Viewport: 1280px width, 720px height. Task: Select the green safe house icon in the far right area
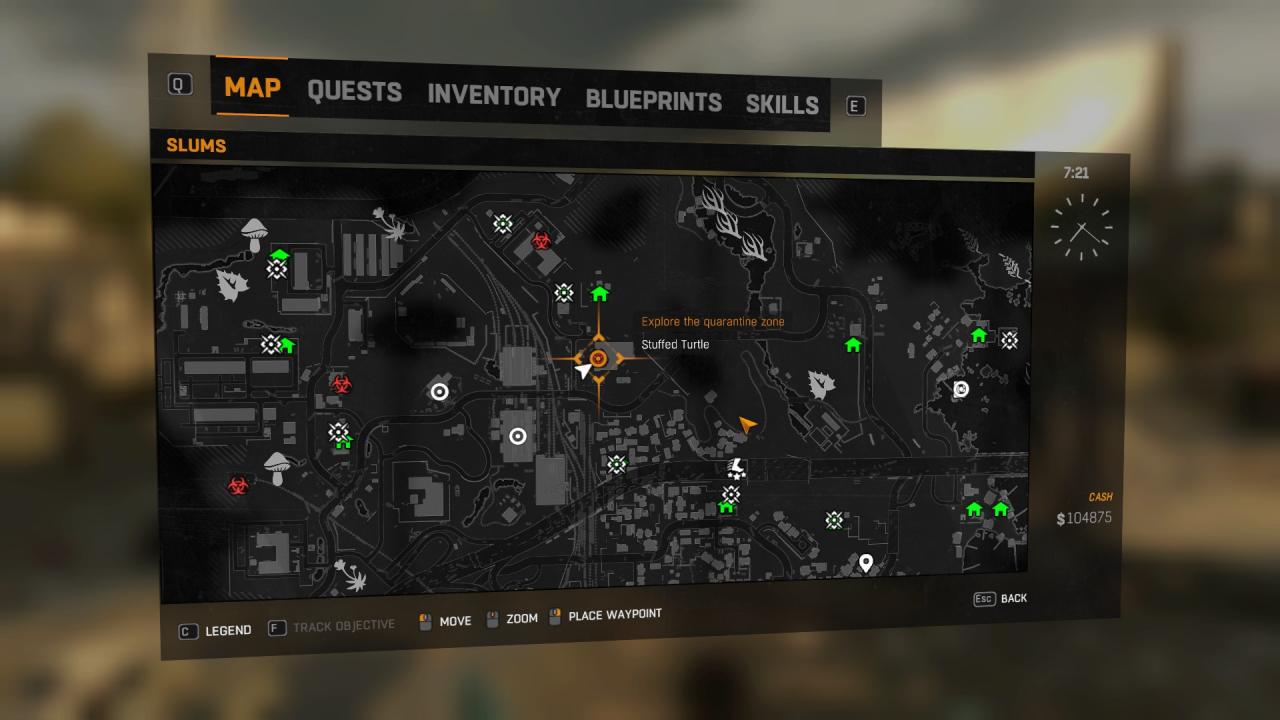(978, 334)
